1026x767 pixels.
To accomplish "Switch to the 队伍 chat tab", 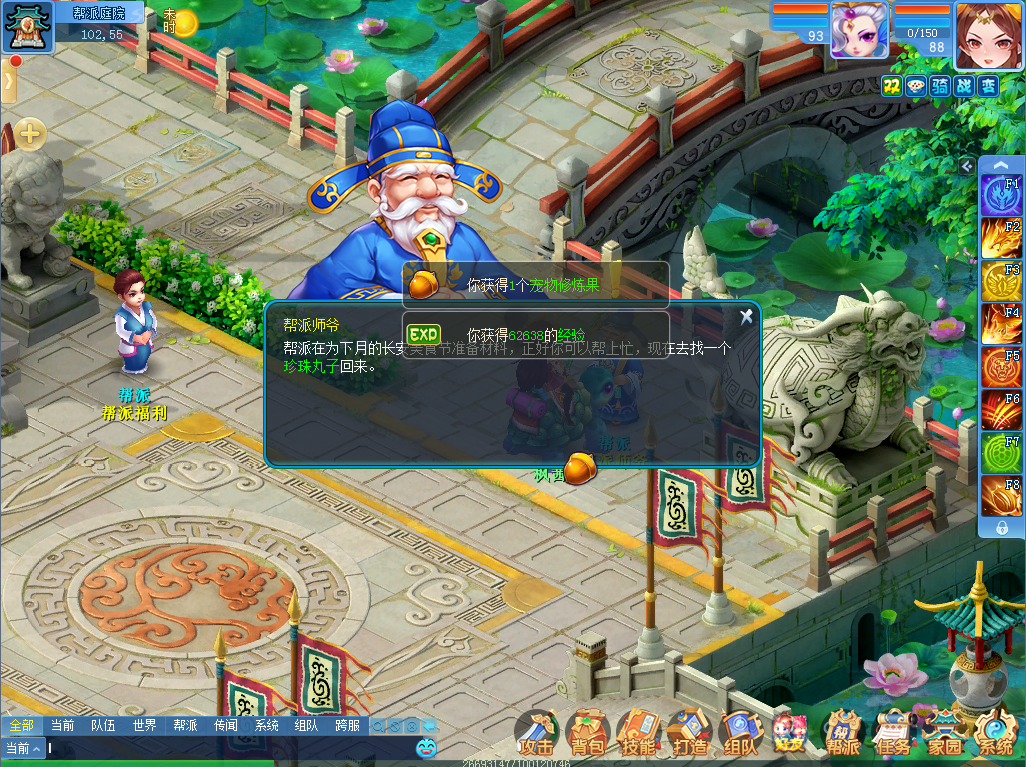I will tap(103, 726).
